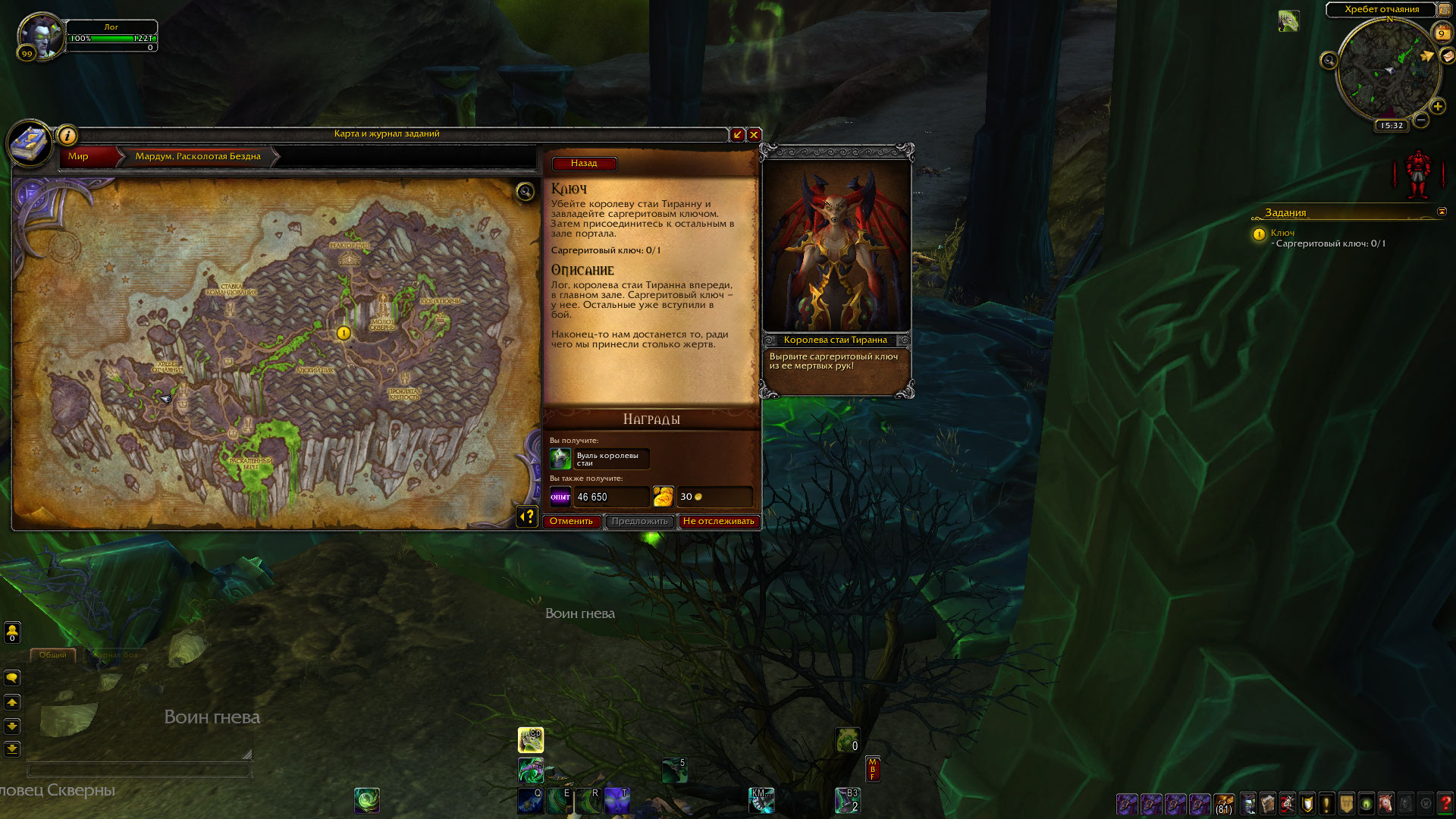Abandon quest with Отменить button
1456x819 pixels.
point(571,521)
